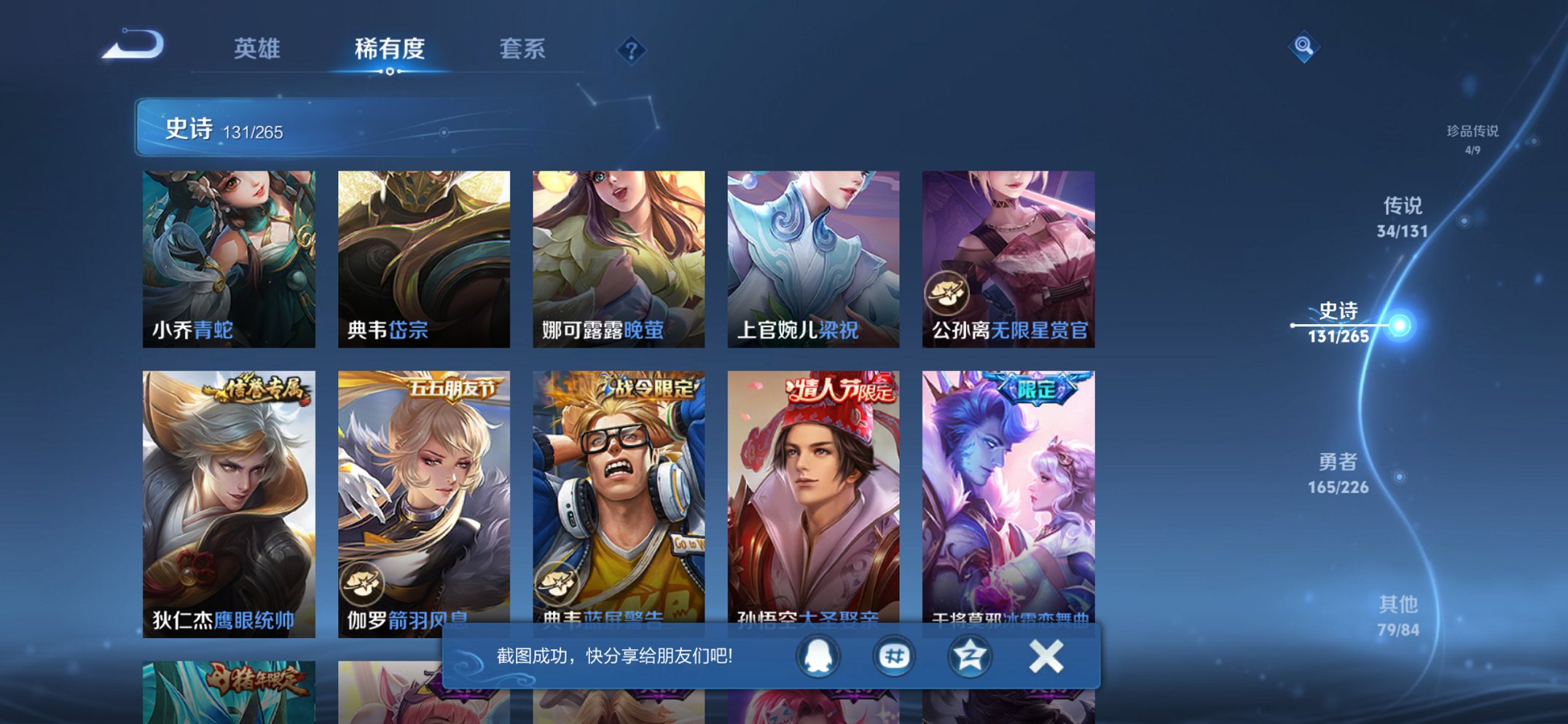1568x724 pixels.
Task: Select the 稀有度 tab
Action: click(390, 49)
